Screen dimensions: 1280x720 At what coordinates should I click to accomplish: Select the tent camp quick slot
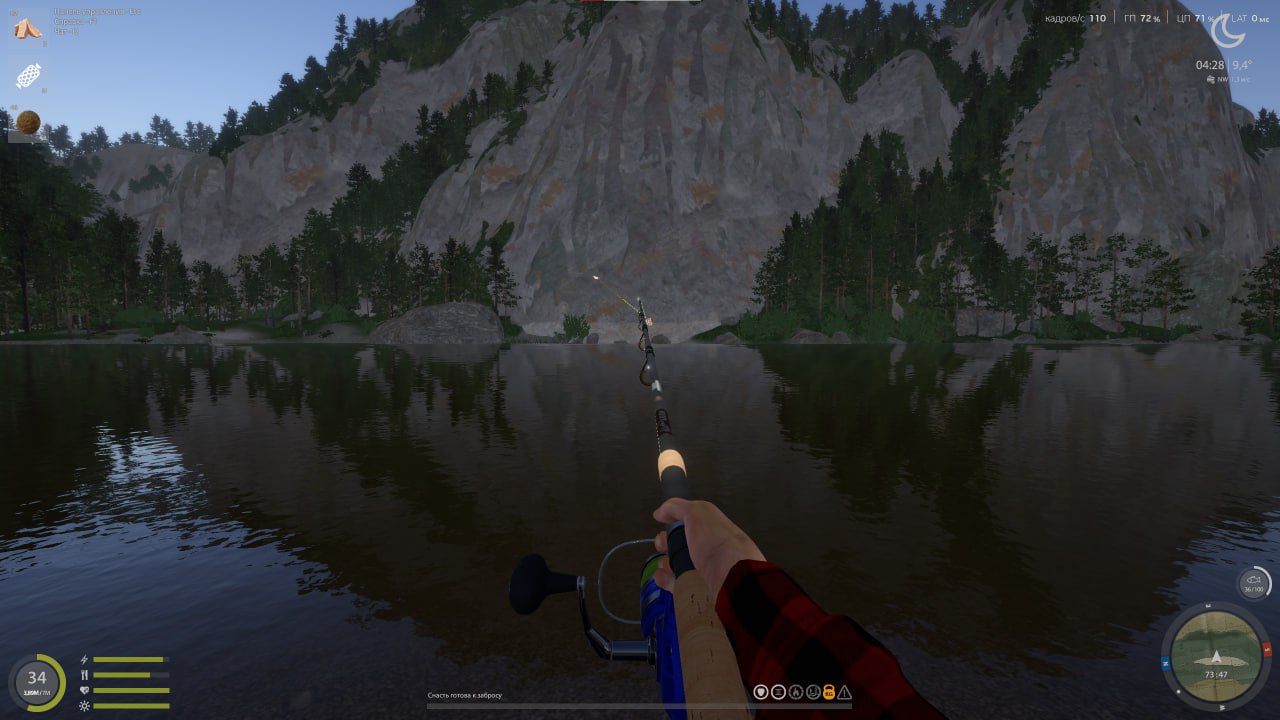pyautogui.click(x=27, y=28)
